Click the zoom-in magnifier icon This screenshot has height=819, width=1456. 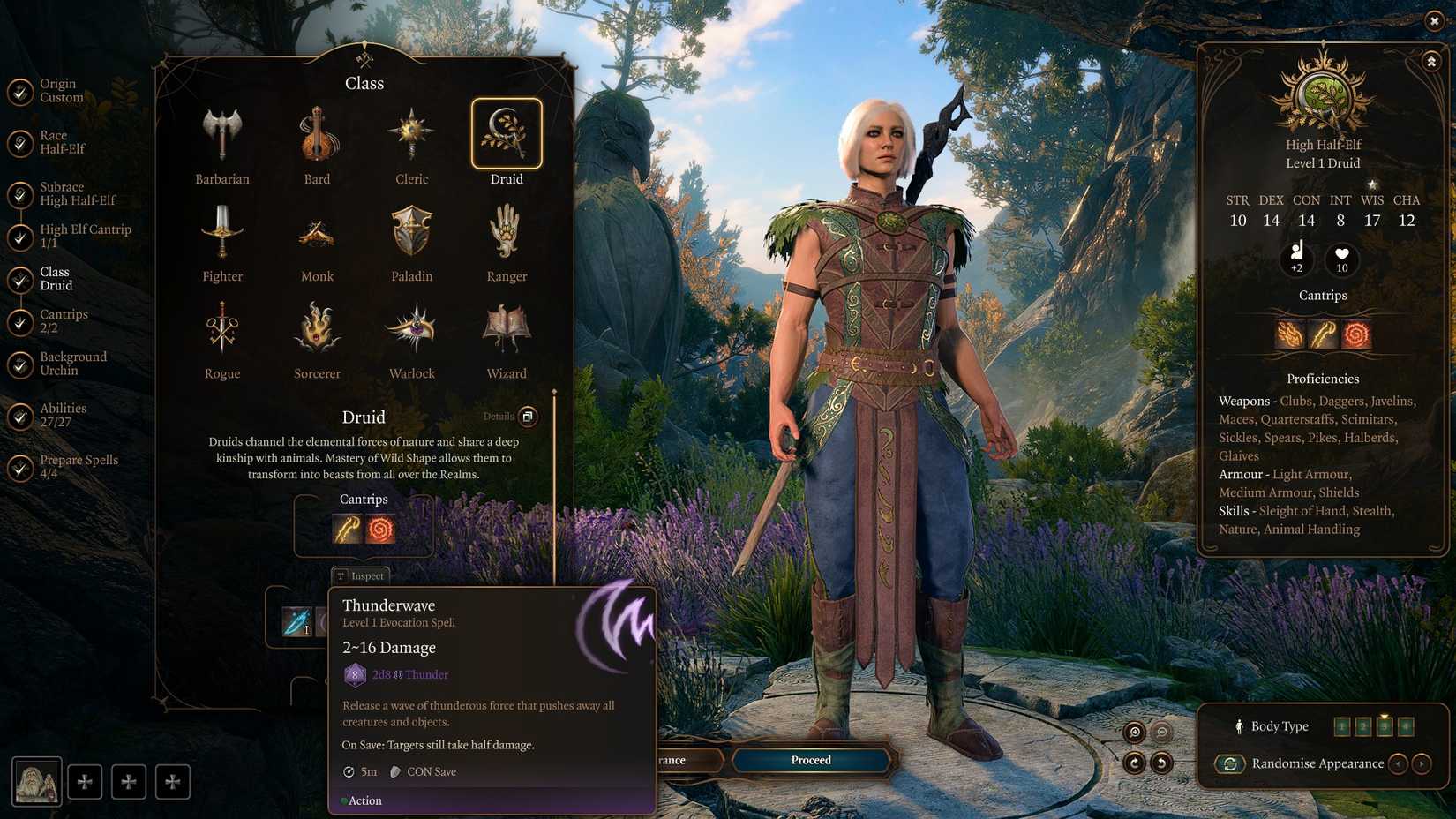point(1134,733)
